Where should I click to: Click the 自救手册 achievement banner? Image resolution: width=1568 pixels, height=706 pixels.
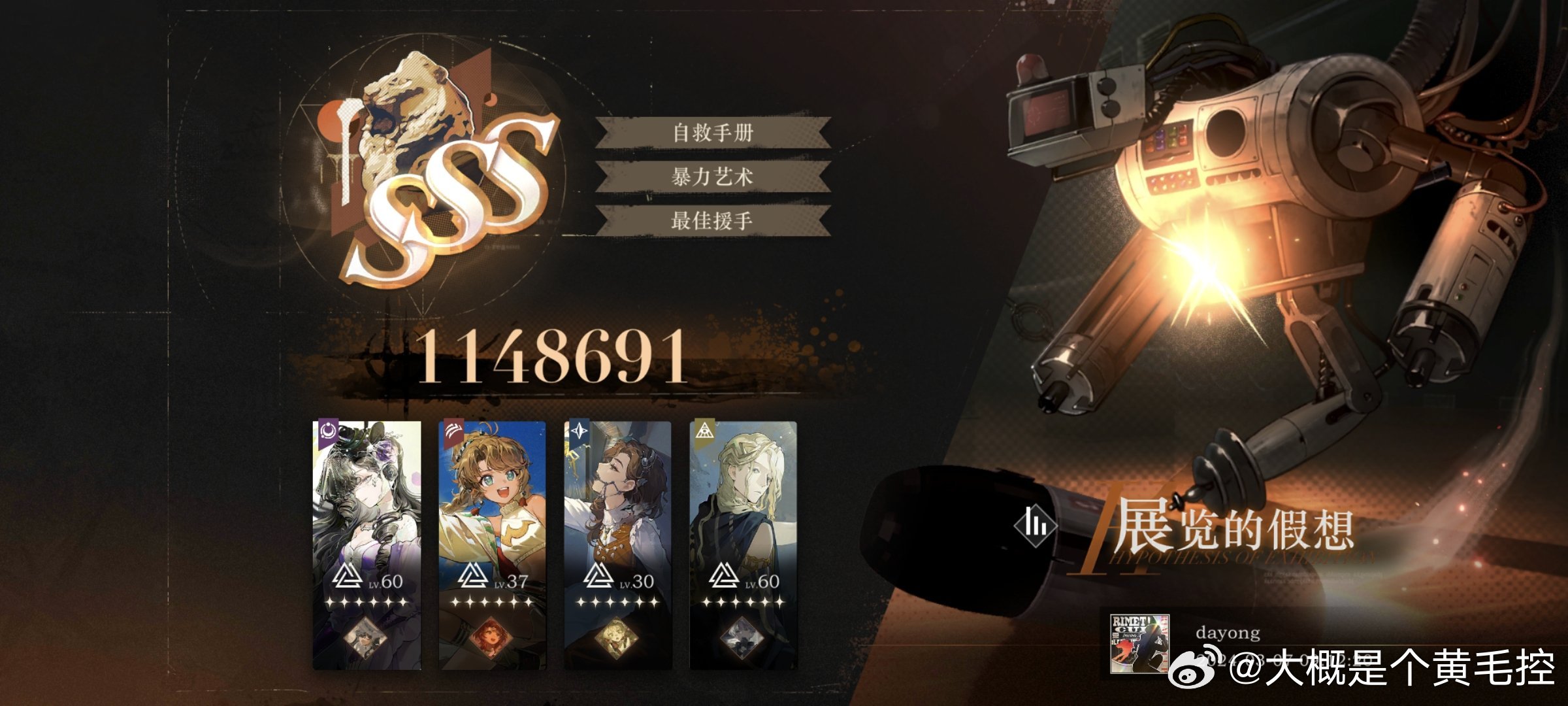tap(713, 133)
